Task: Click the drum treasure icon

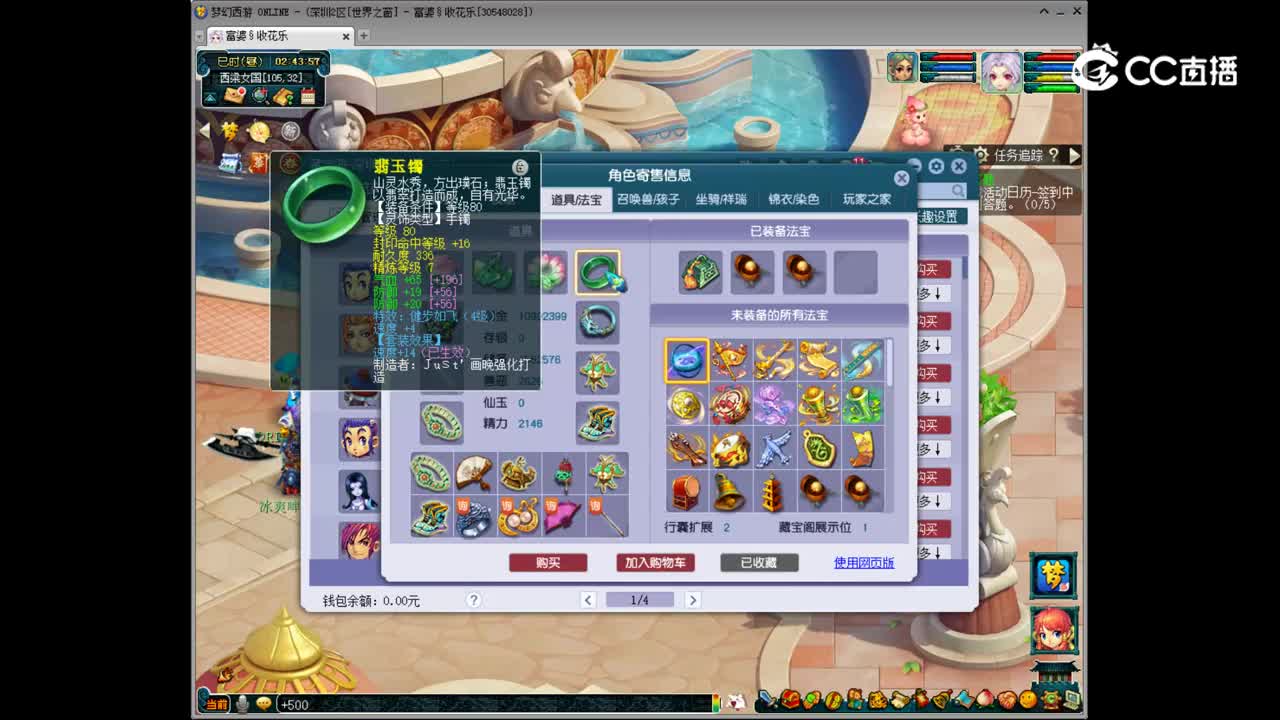Action: click(688, 489)
